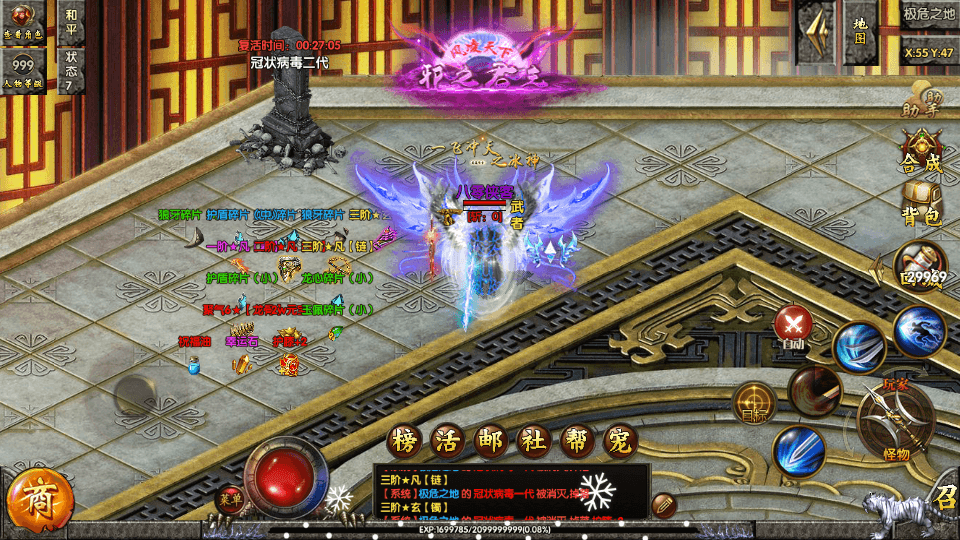The width and height of the screenshot is (960, 540).
Task: Toggle 自动 auto-combat with crossed swords
Action: coord(795,326)
